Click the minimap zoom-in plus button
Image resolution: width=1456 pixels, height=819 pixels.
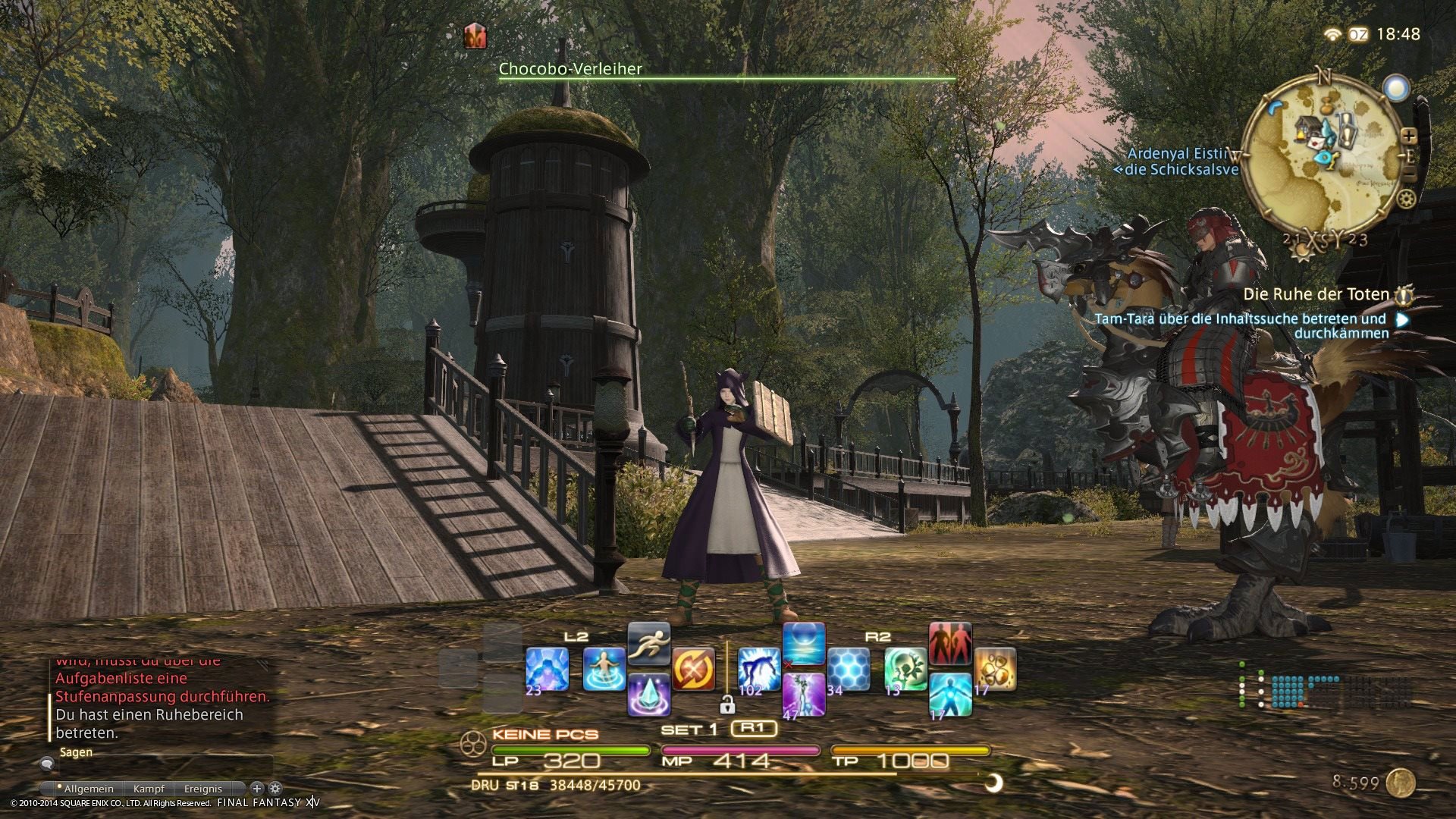[1409, 136]
